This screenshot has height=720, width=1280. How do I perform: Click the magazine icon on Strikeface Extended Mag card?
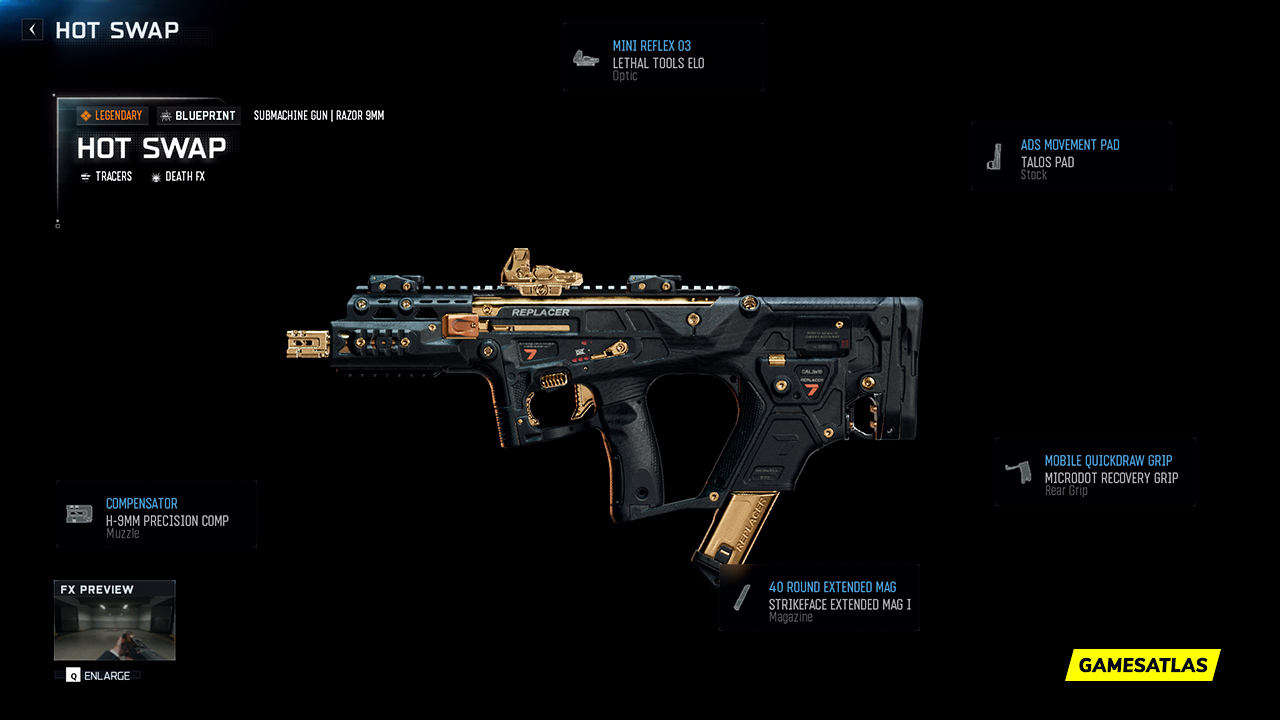coord(741,597)
